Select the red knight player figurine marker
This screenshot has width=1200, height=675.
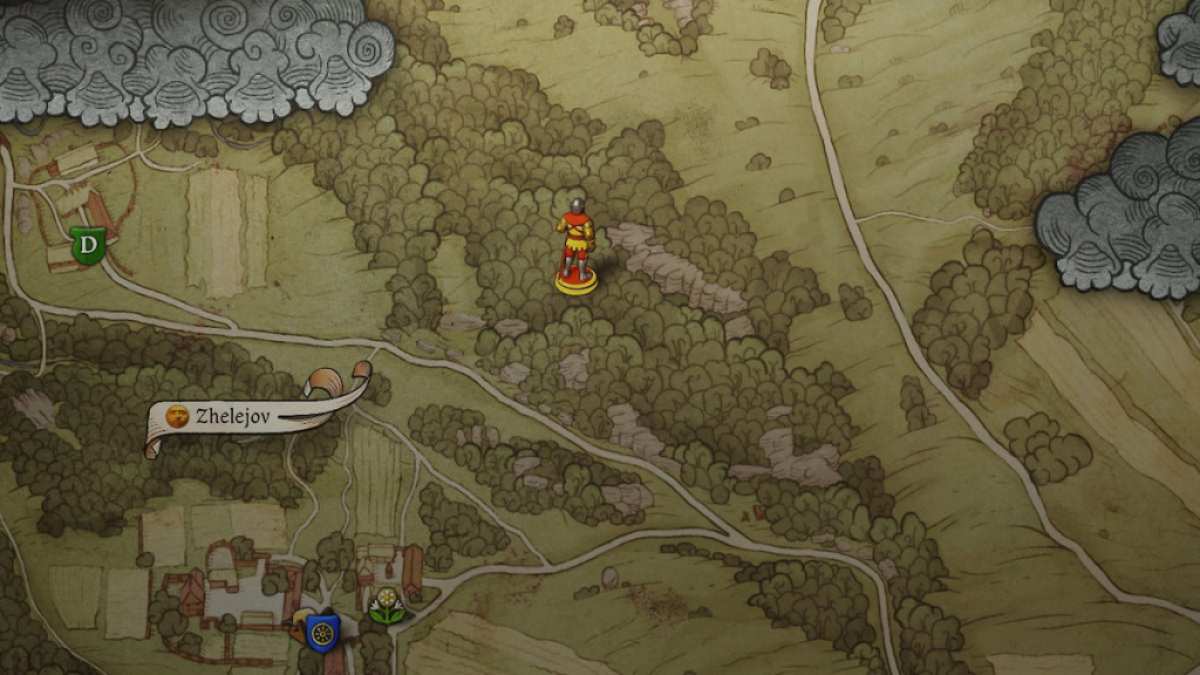tap(576, 246)
